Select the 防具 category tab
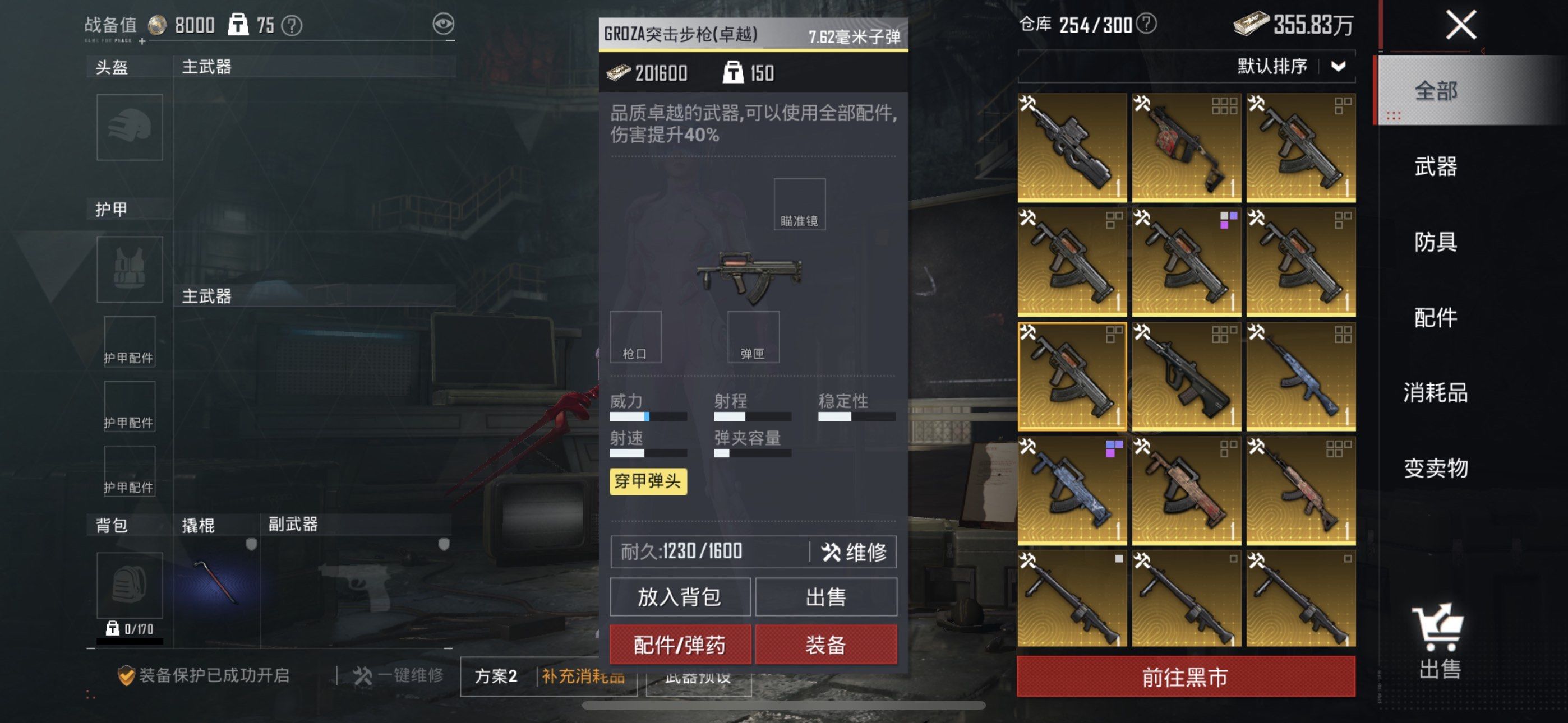Image resolution: width=1568 pixels, height=723 pixels. (1435, 242)
